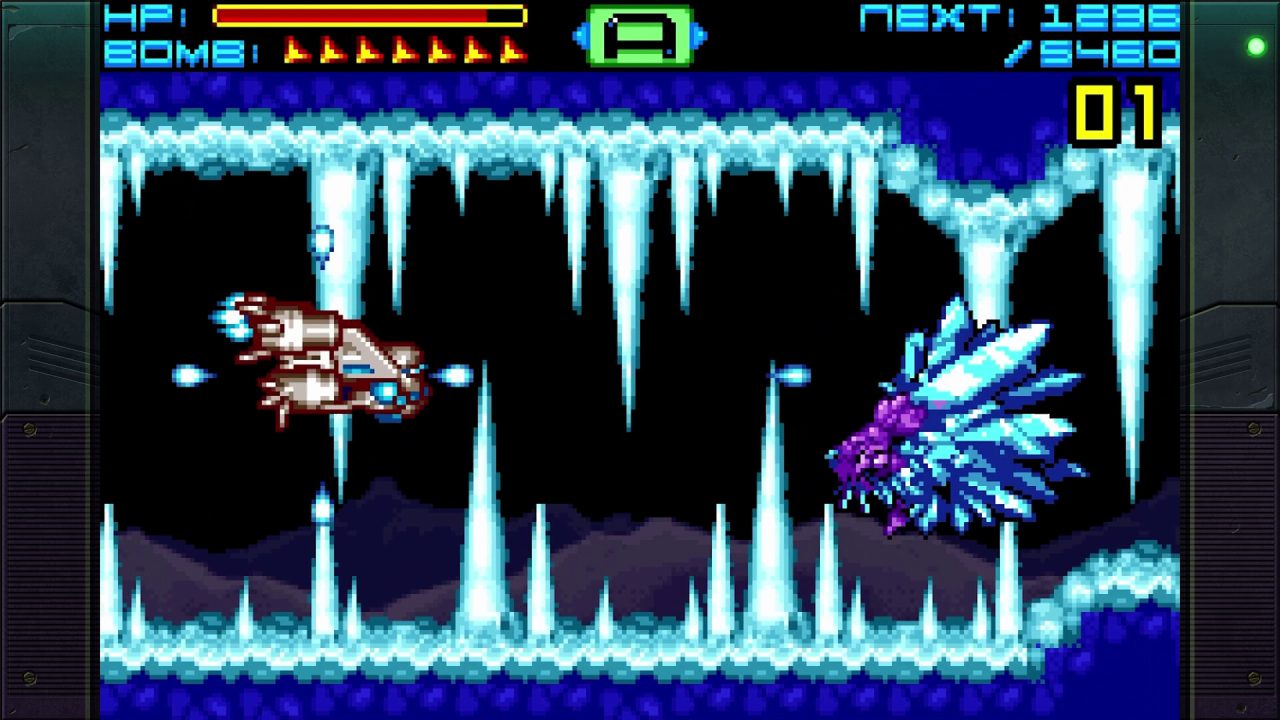Click the crystal boss enemy
This screenshot has height=720, width=1280.
click(950, 420)
